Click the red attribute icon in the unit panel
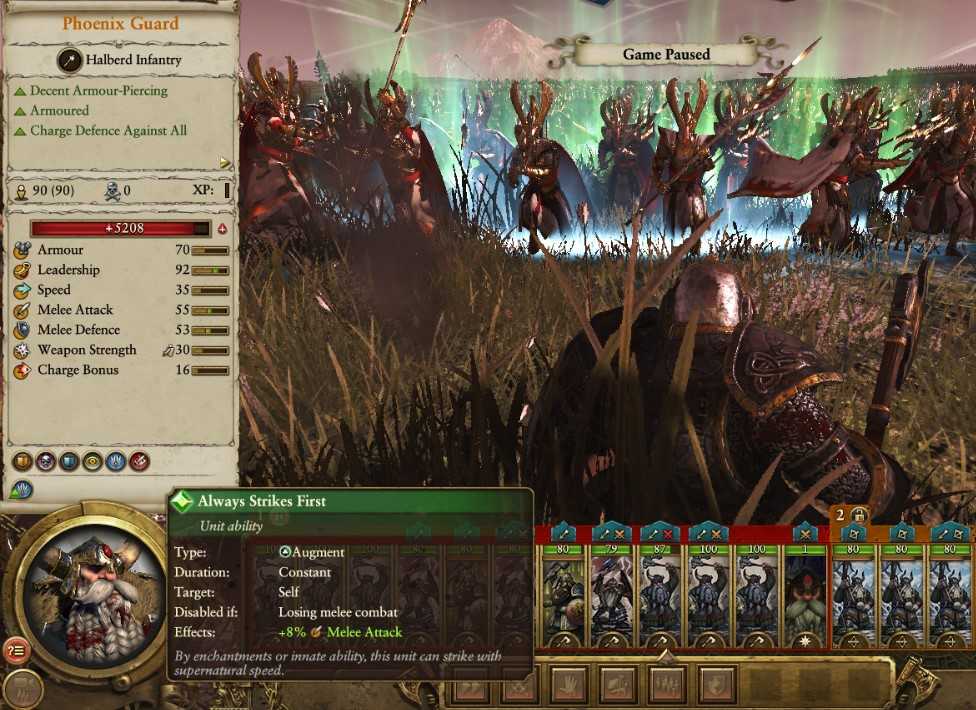The image size is (976, 710). tap(140, 461)
